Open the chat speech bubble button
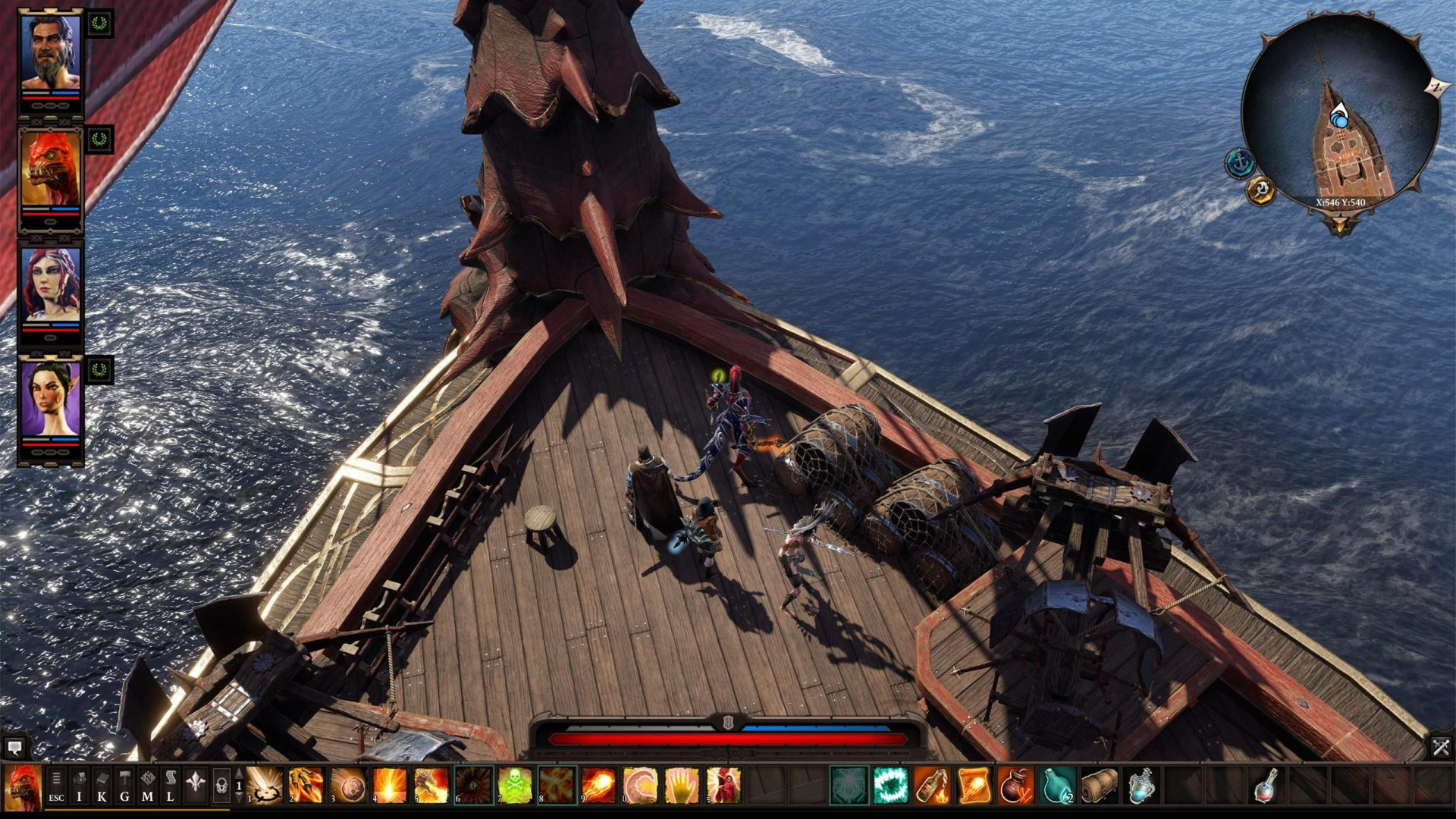 pyautogui.click(x=14, y=748)
